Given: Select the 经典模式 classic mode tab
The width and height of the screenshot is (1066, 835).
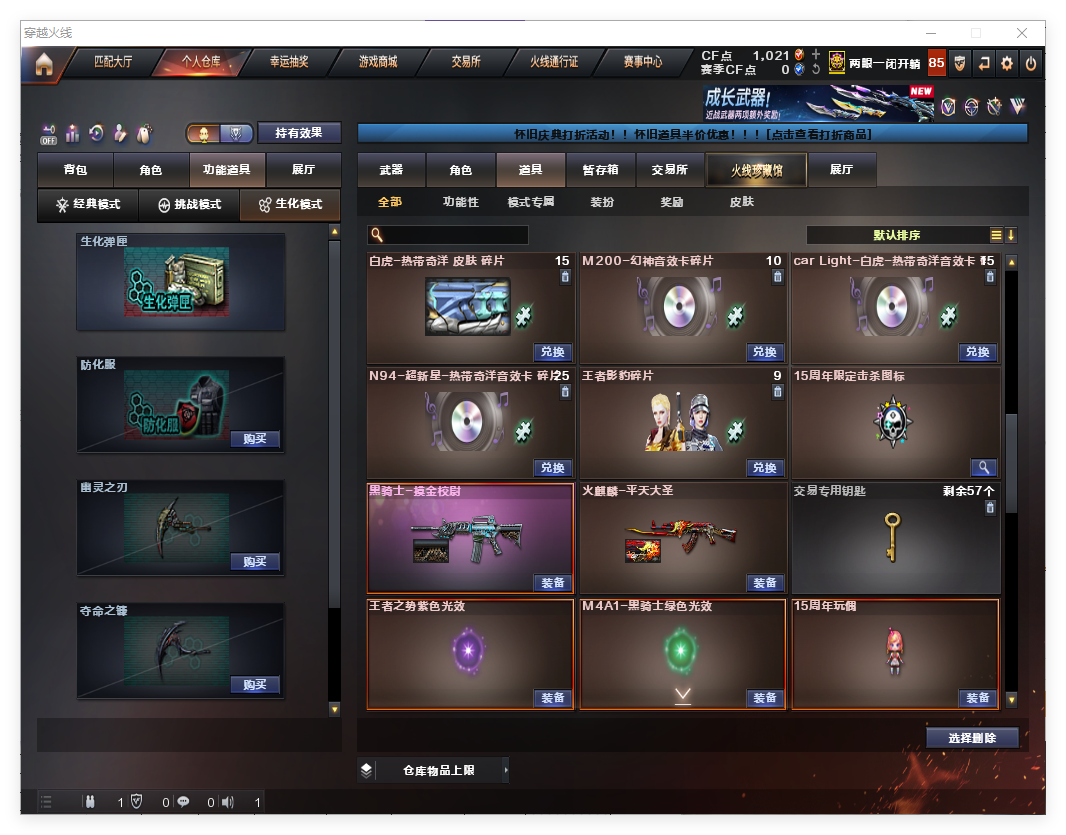Looking at the screenshot, I should tap(88, 204).
